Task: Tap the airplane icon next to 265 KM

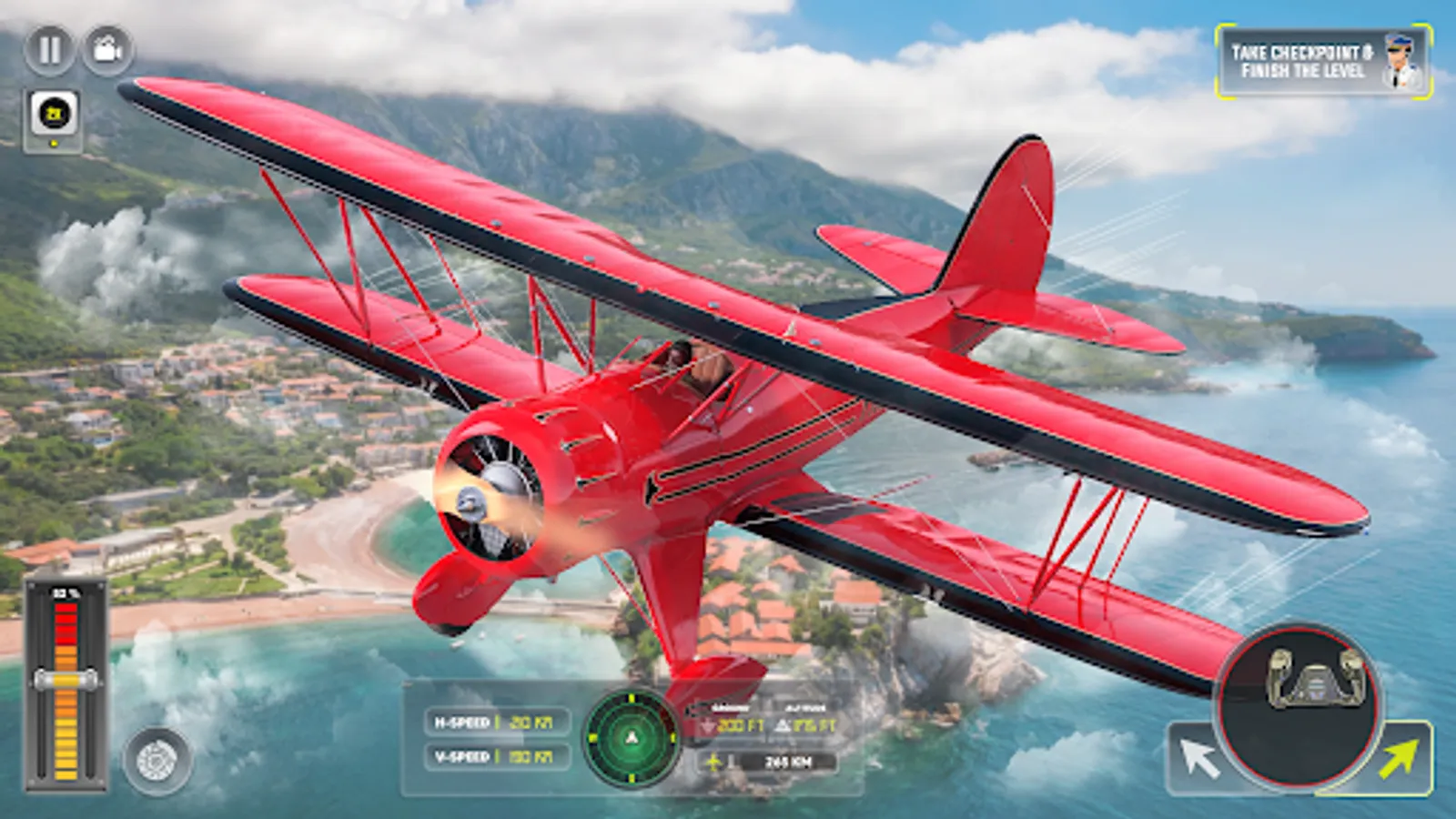Action: (715, 763)
